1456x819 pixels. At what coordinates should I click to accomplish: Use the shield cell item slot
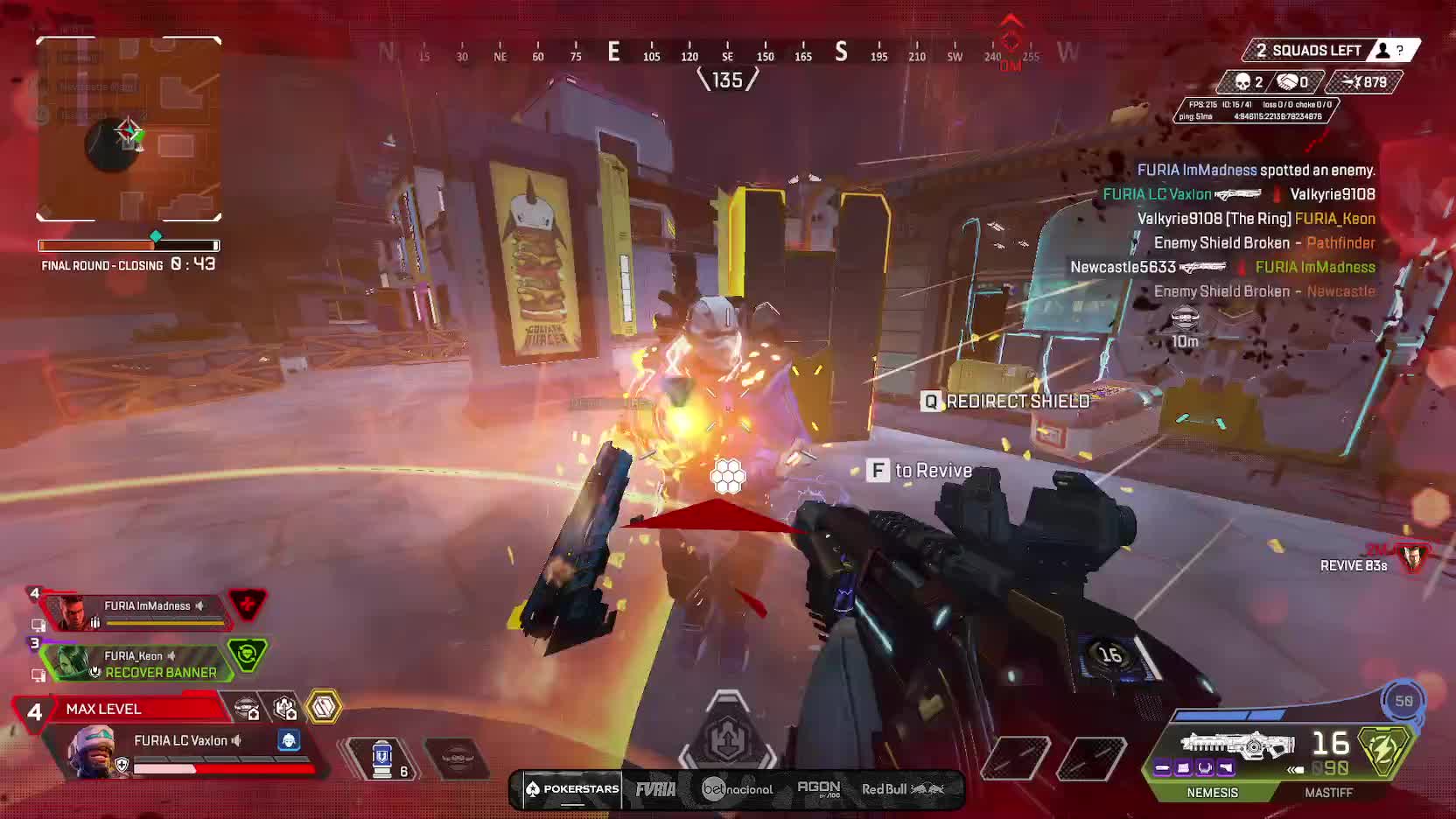(382, 758)
